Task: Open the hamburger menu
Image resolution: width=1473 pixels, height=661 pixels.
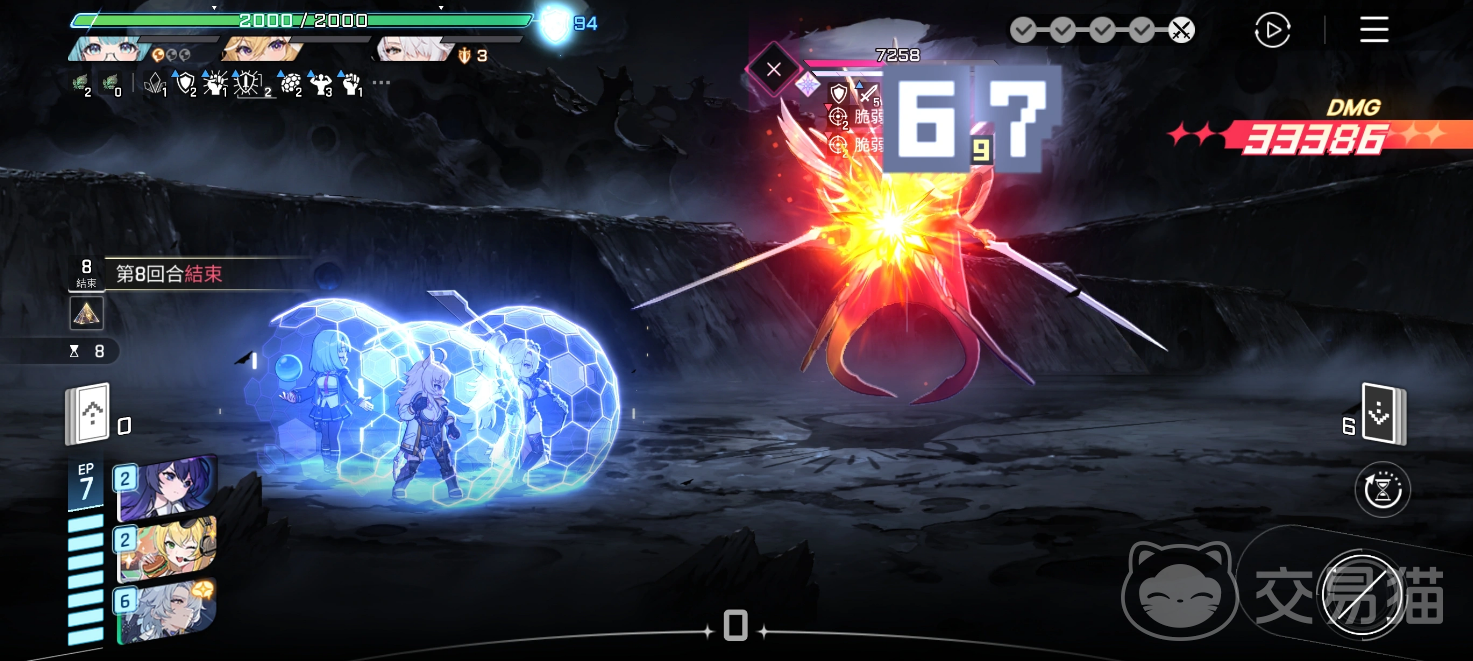Action: pyautogui.click(x=1374, y=30)
